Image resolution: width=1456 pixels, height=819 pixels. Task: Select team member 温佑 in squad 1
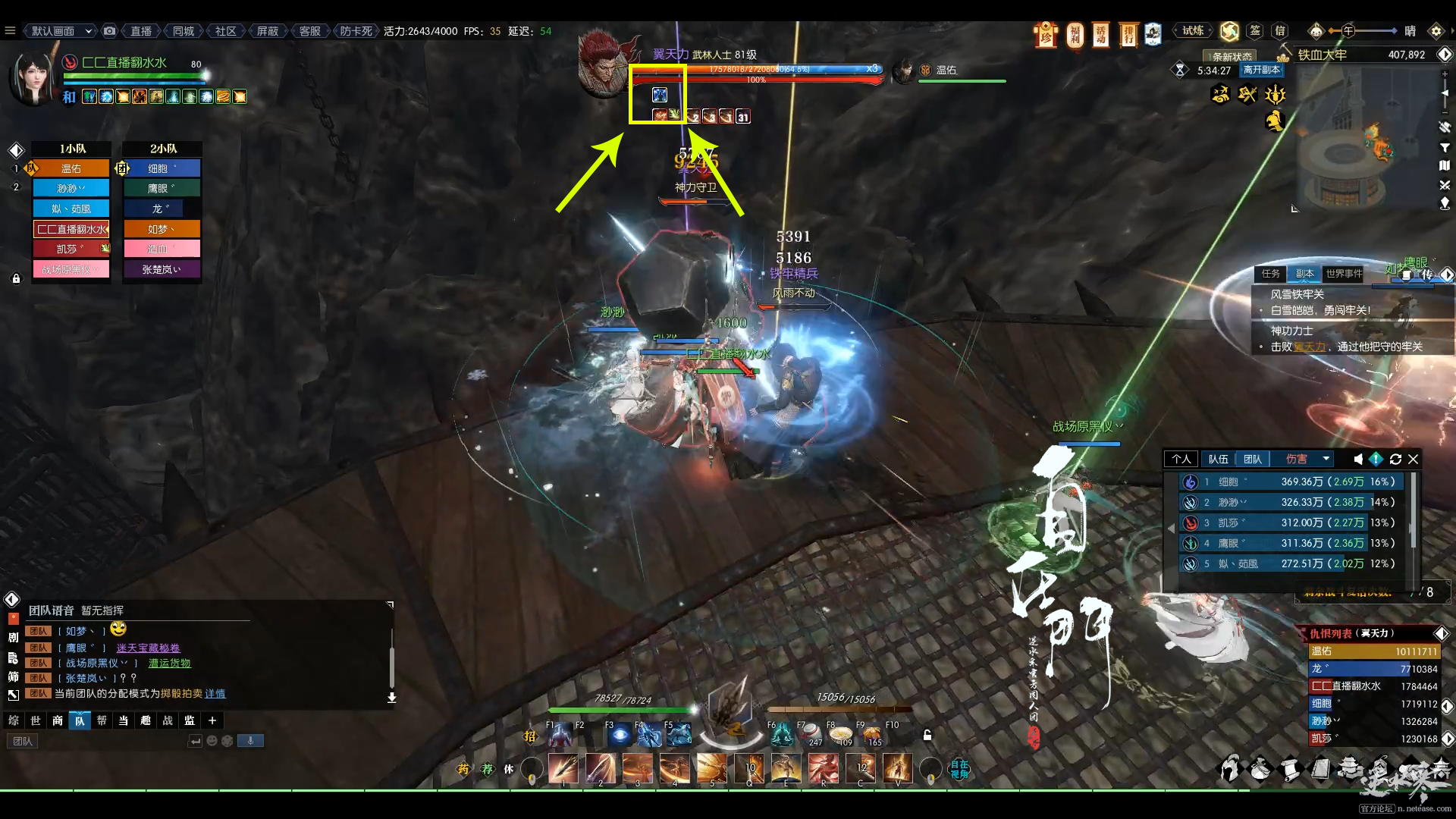pyautogui.click(x=71, y=168)
